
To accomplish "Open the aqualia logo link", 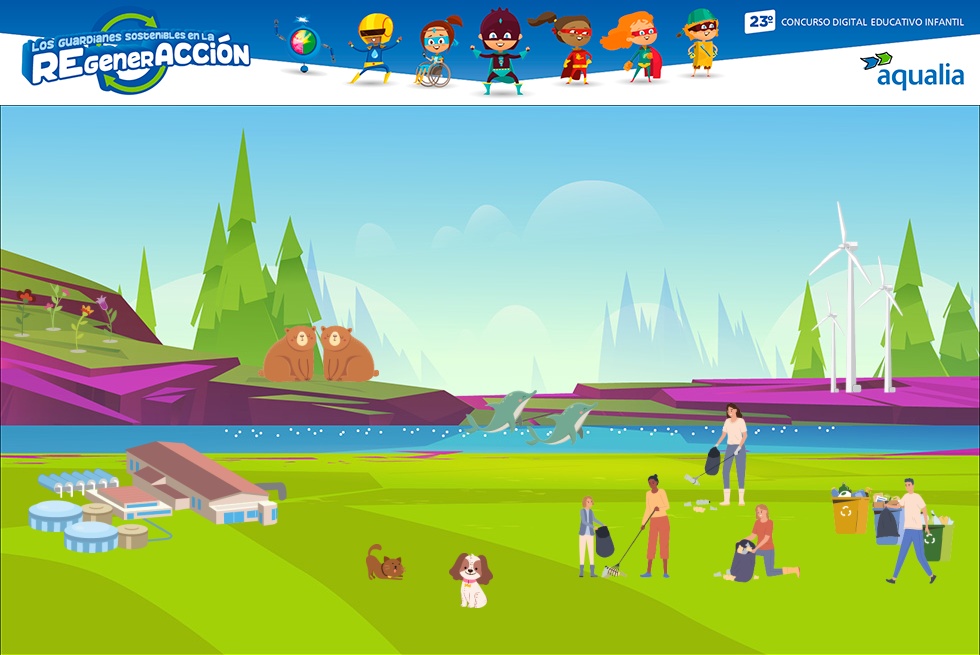I will 911,69.
